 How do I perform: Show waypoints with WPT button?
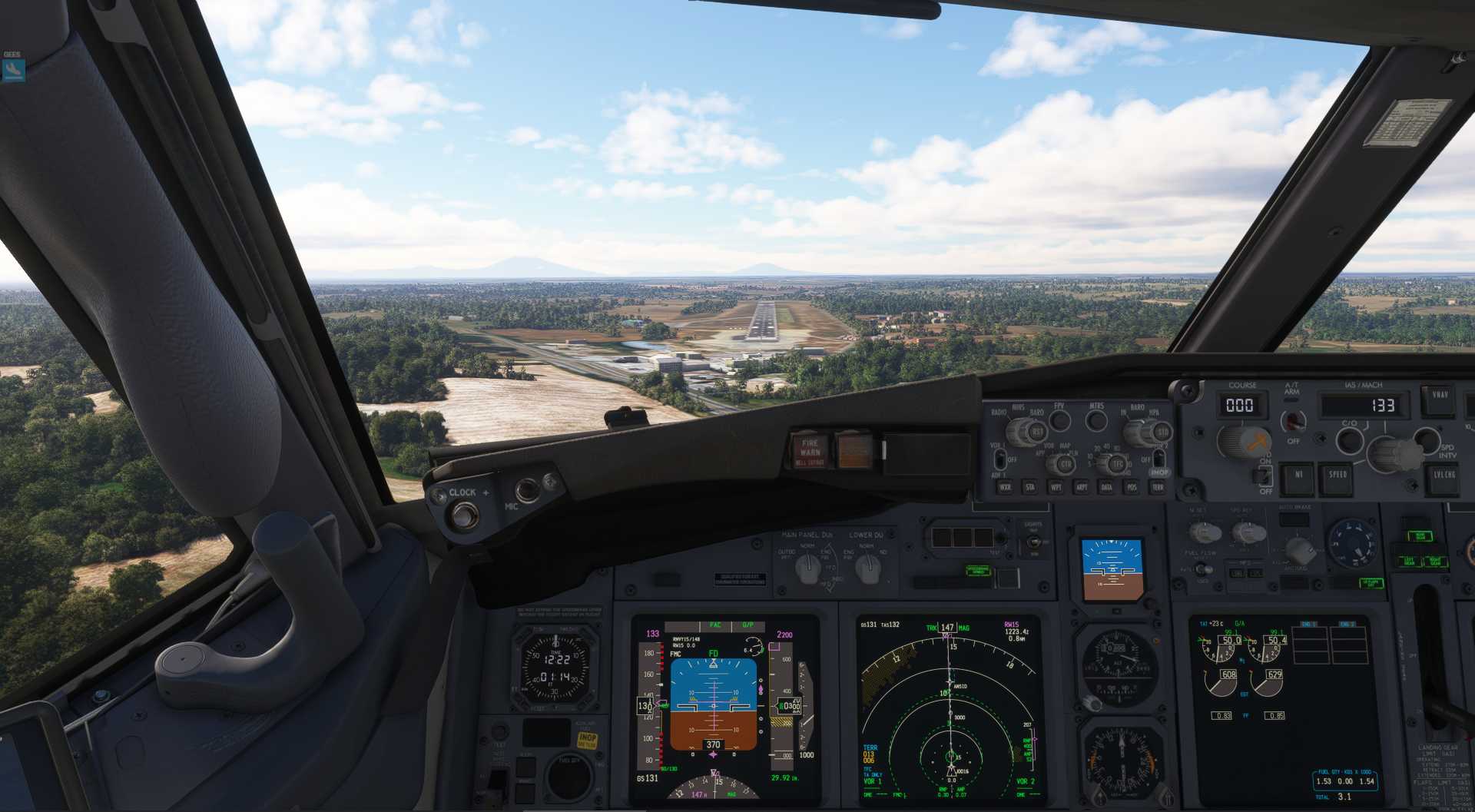click(1056, 487)
